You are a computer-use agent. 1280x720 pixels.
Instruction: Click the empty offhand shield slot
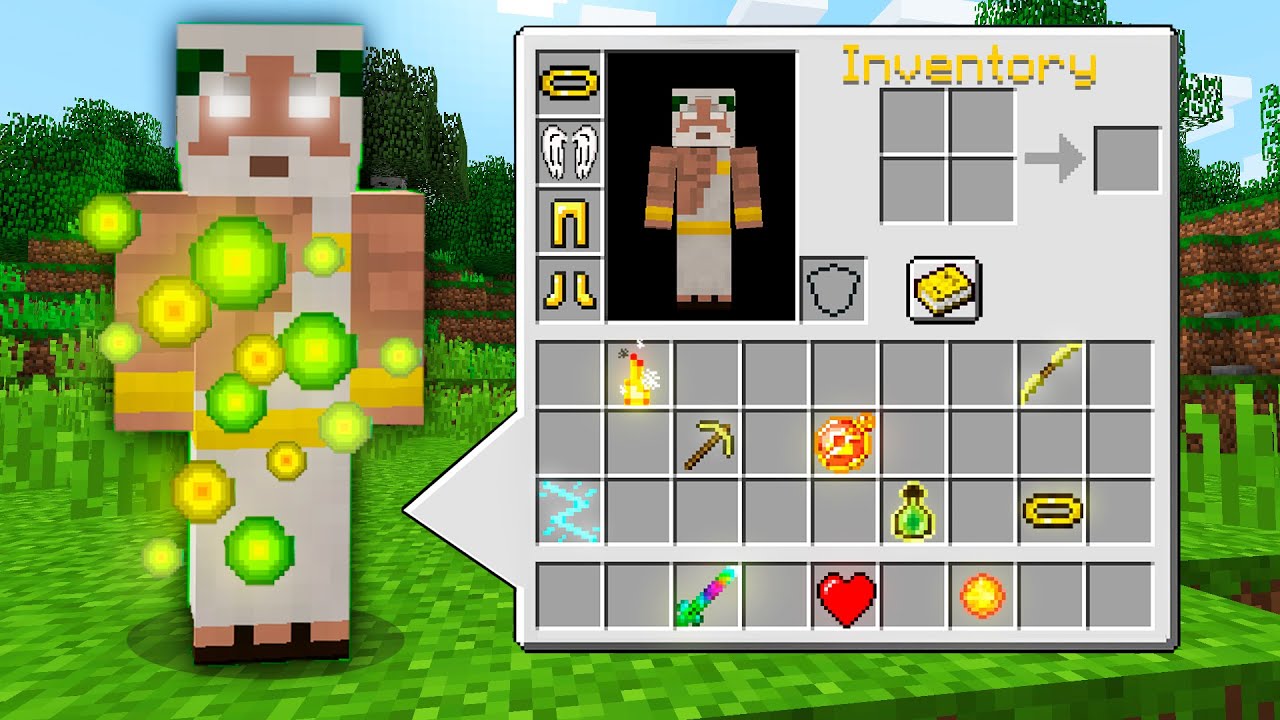pyautogui.click(x=832, y=289)
